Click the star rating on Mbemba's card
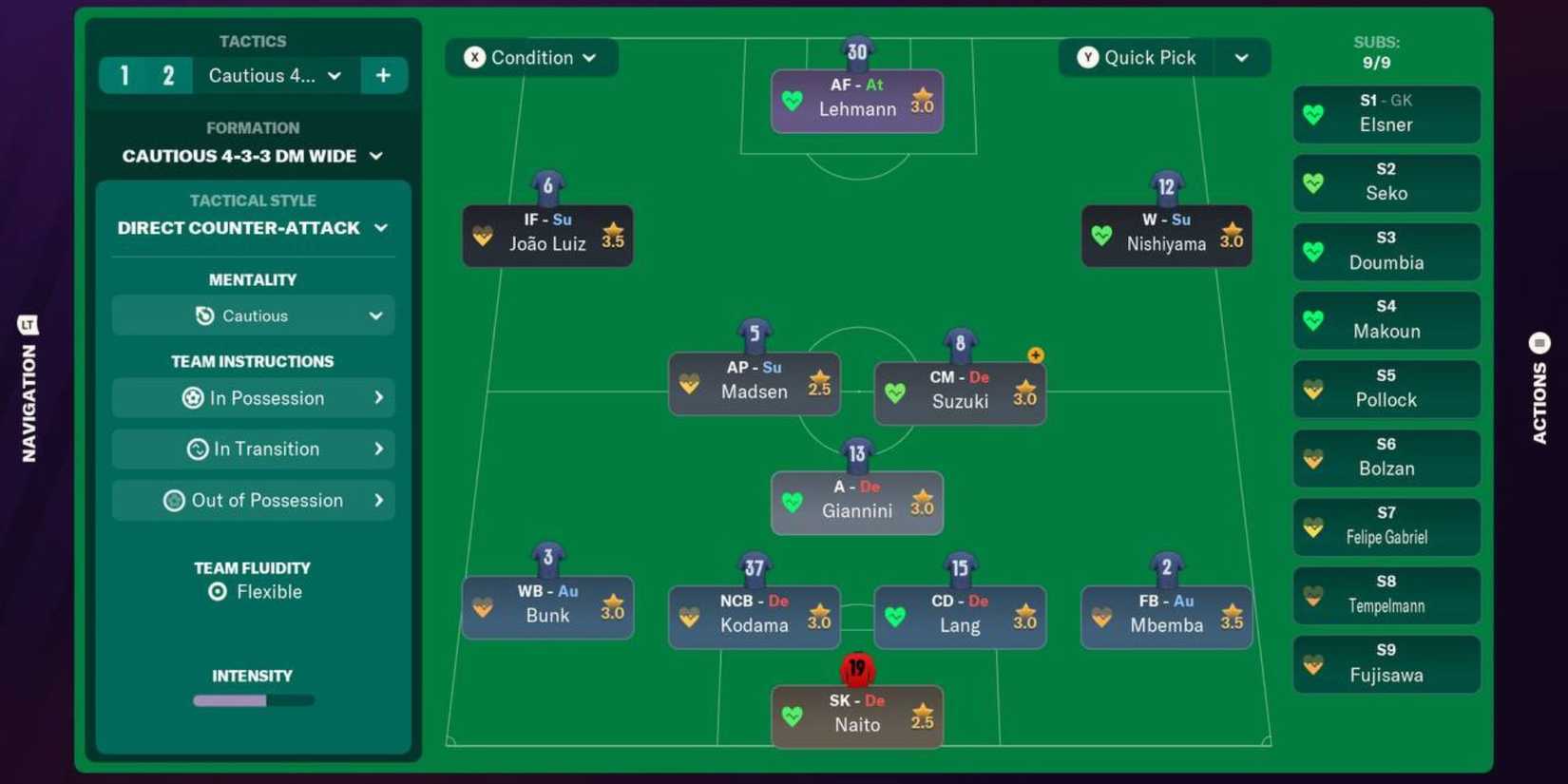The height and width of the screenshot is (784, 1568). point(1232,617)
